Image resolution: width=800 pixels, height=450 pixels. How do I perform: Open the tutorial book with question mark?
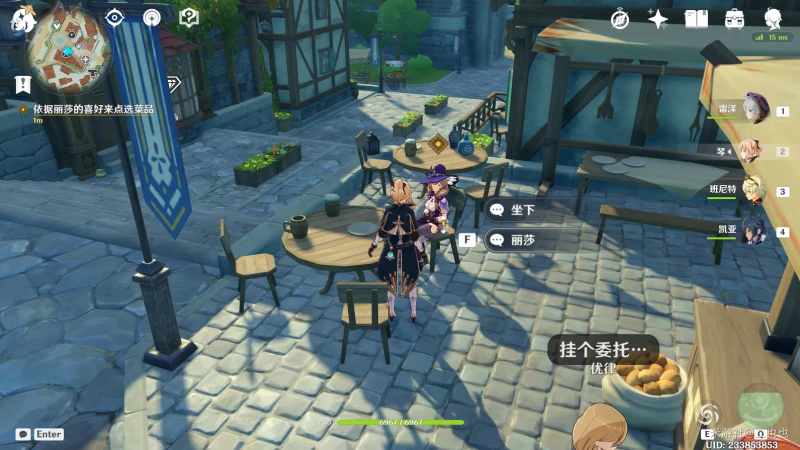pos(188,17)
